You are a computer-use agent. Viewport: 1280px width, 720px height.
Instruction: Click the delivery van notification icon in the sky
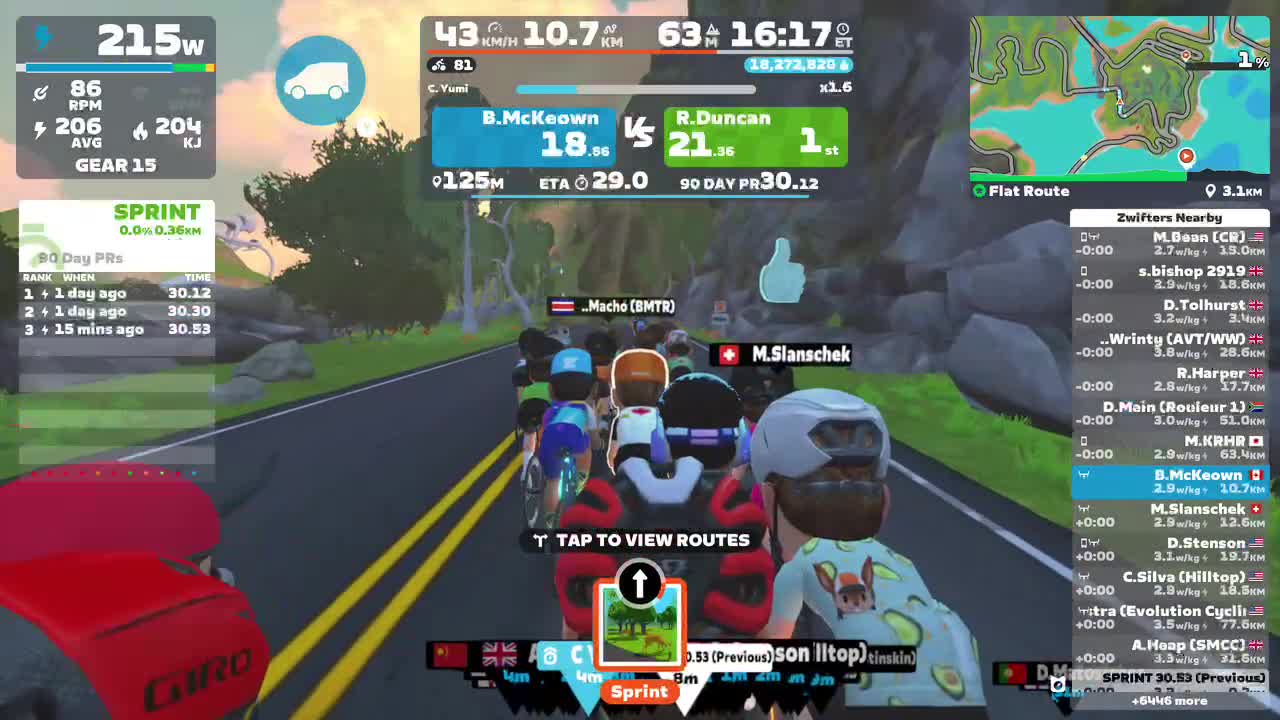(320, 80)
